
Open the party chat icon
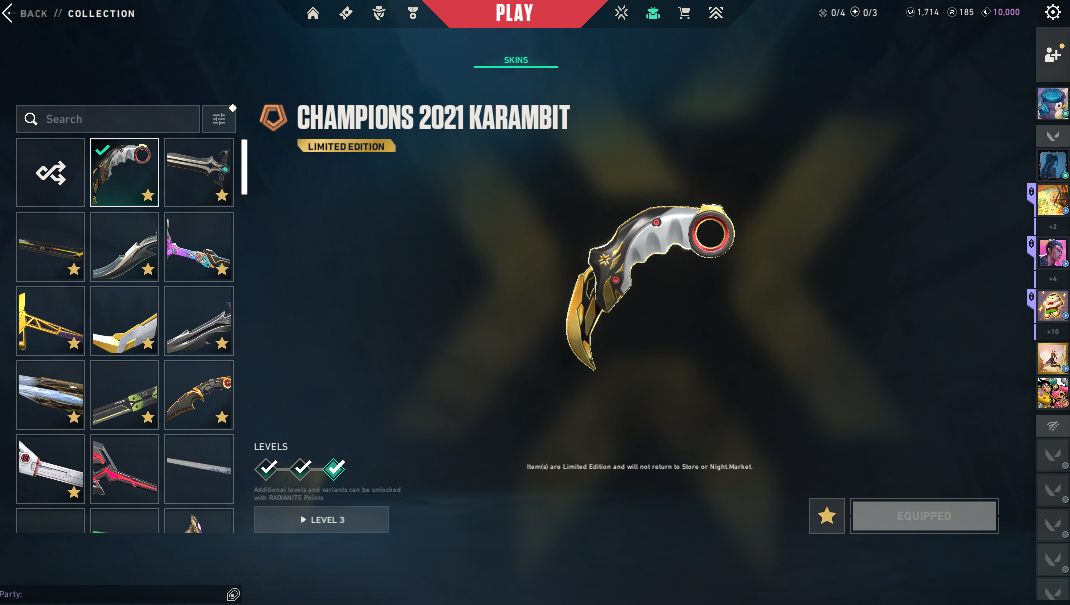point(232,594)
